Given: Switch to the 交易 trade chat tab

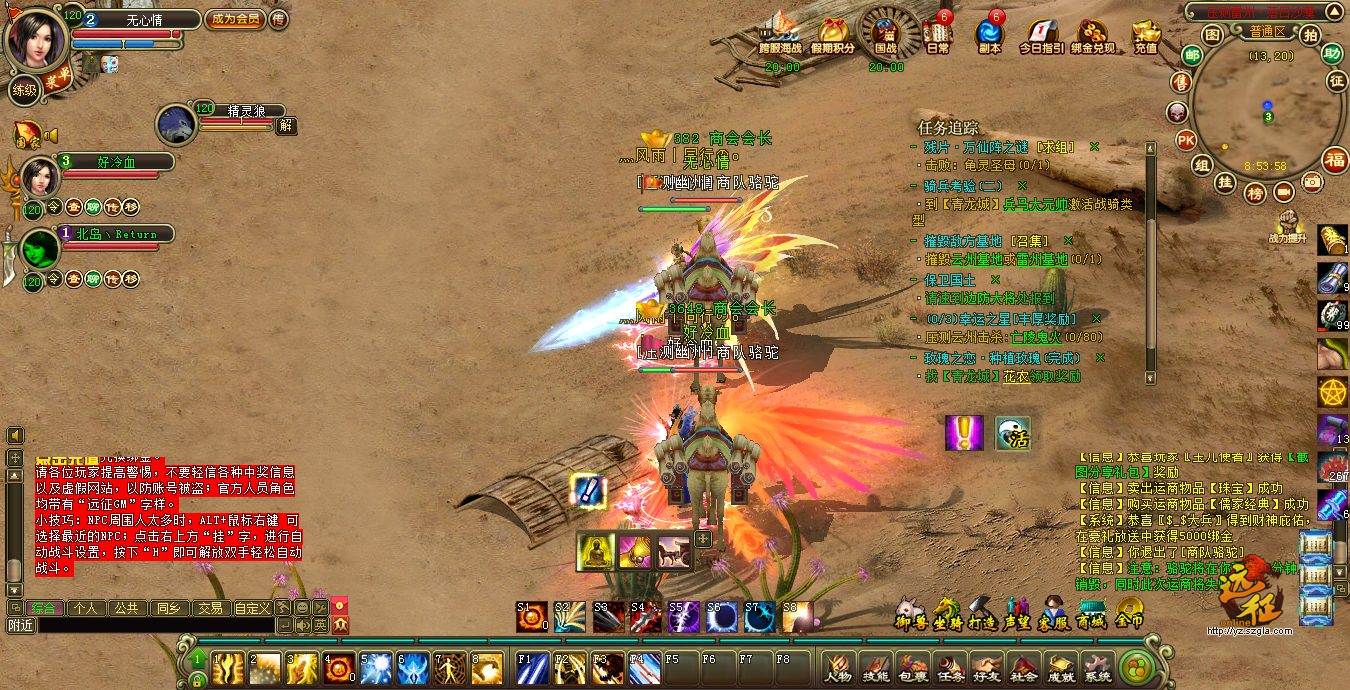Looking at the screenshot, I should click(209, 607).
